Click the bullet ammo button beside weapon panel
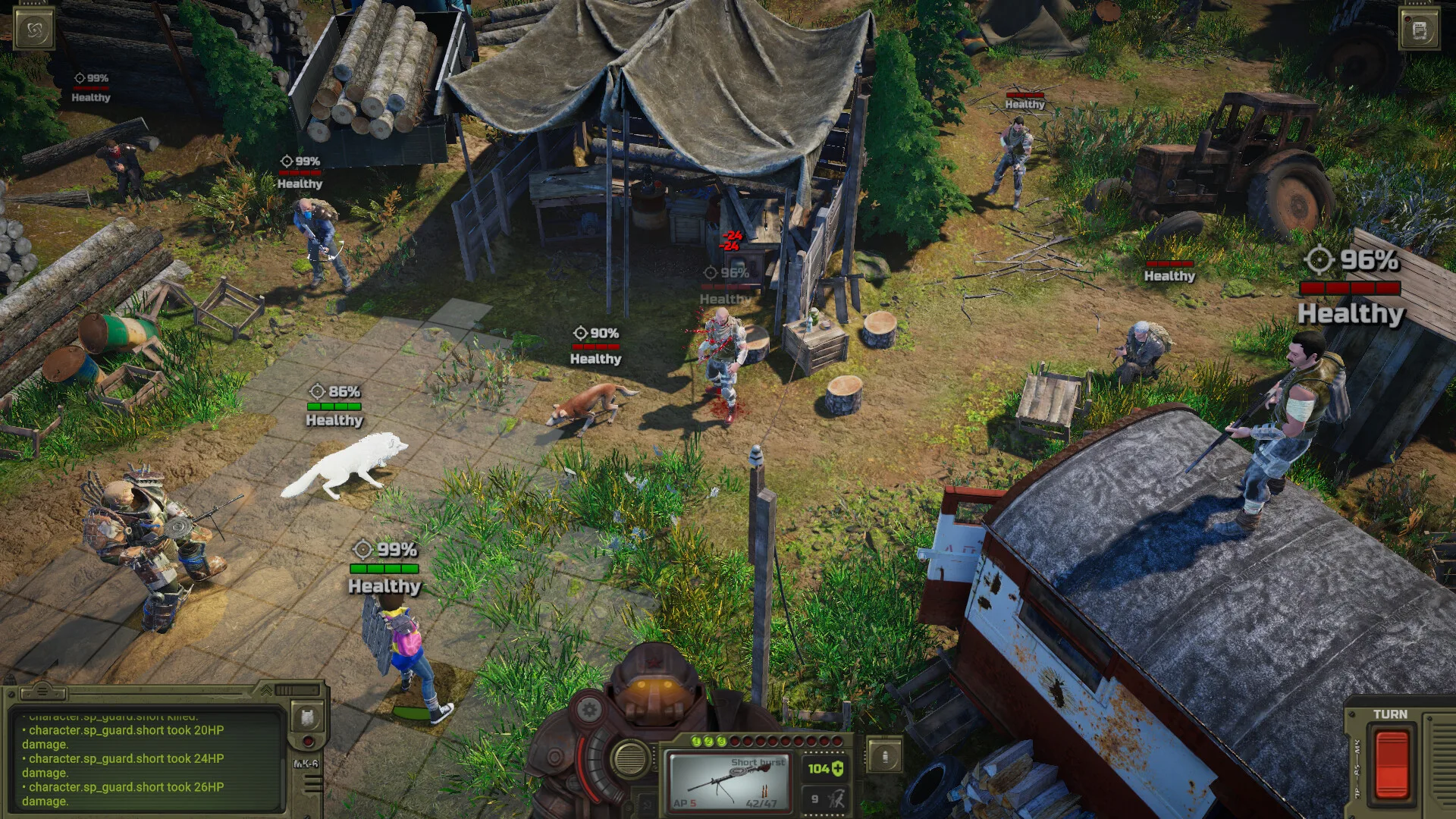This screenshot has width=1456, height=819. pos(884,756)
